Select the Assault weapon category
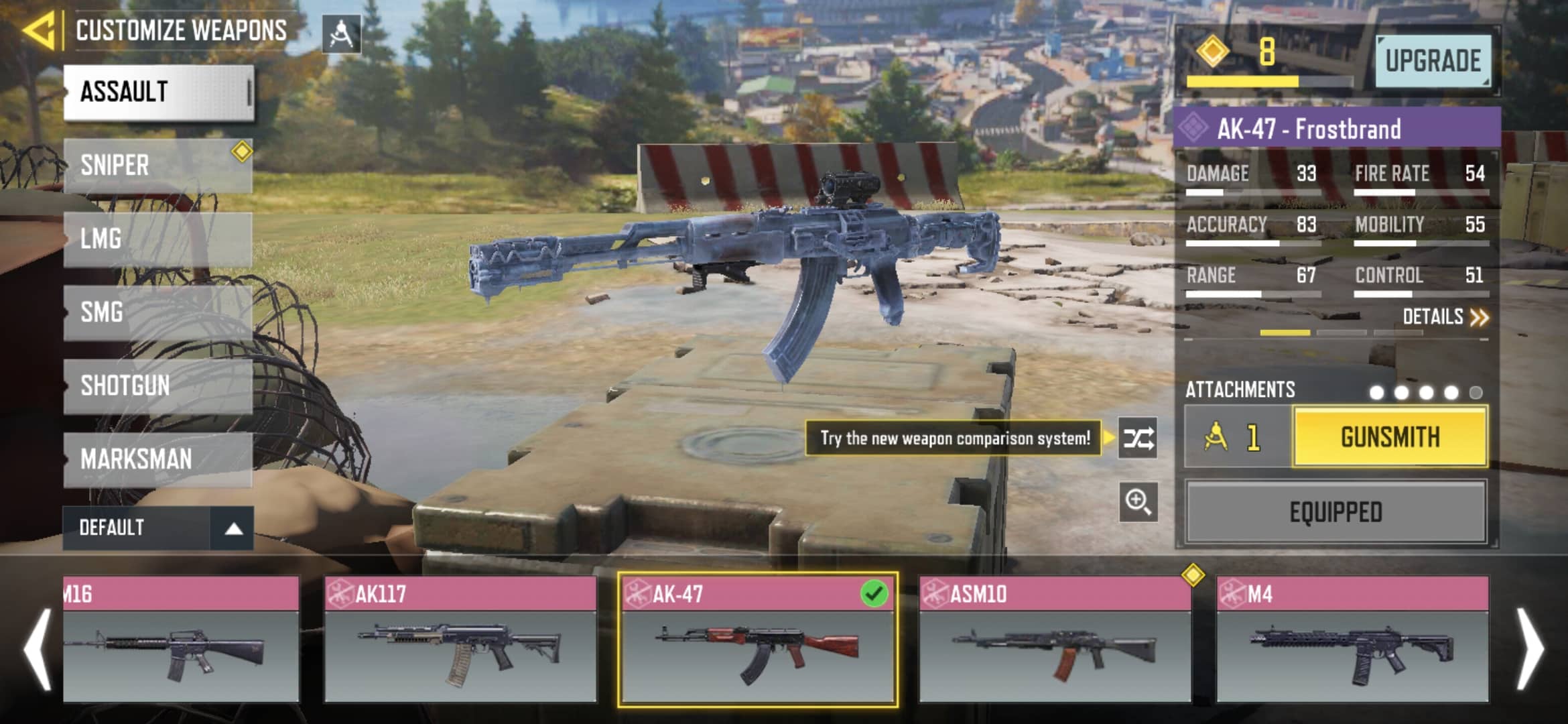Screen dimensions: 1568x724 [x=159, y=93]
